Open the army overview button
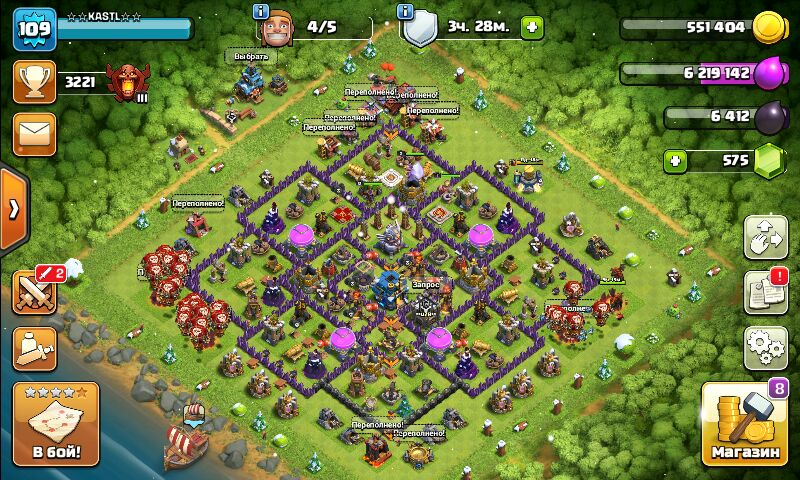Image resolution: width=800 pixels, height=480 pixels. [x=34, y=347]
